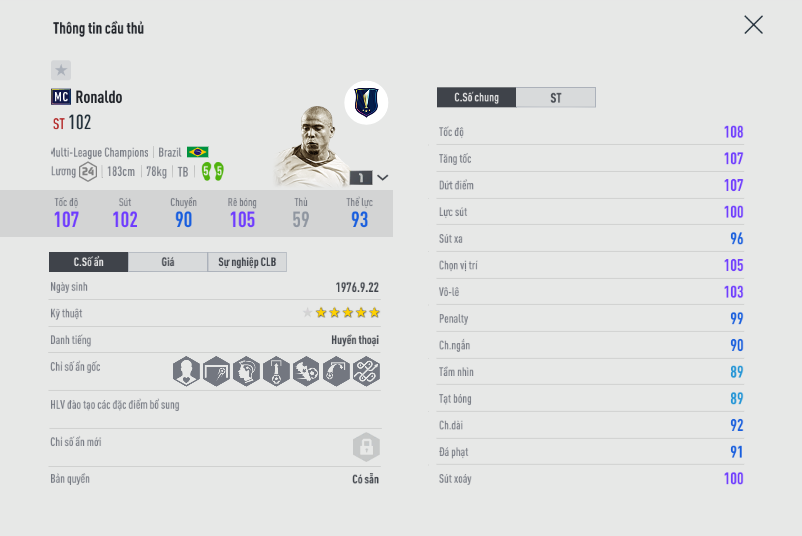Screen dimensions: 802x536
Task: Show the ST position stats tab
Action: click(x=556, y=97)
